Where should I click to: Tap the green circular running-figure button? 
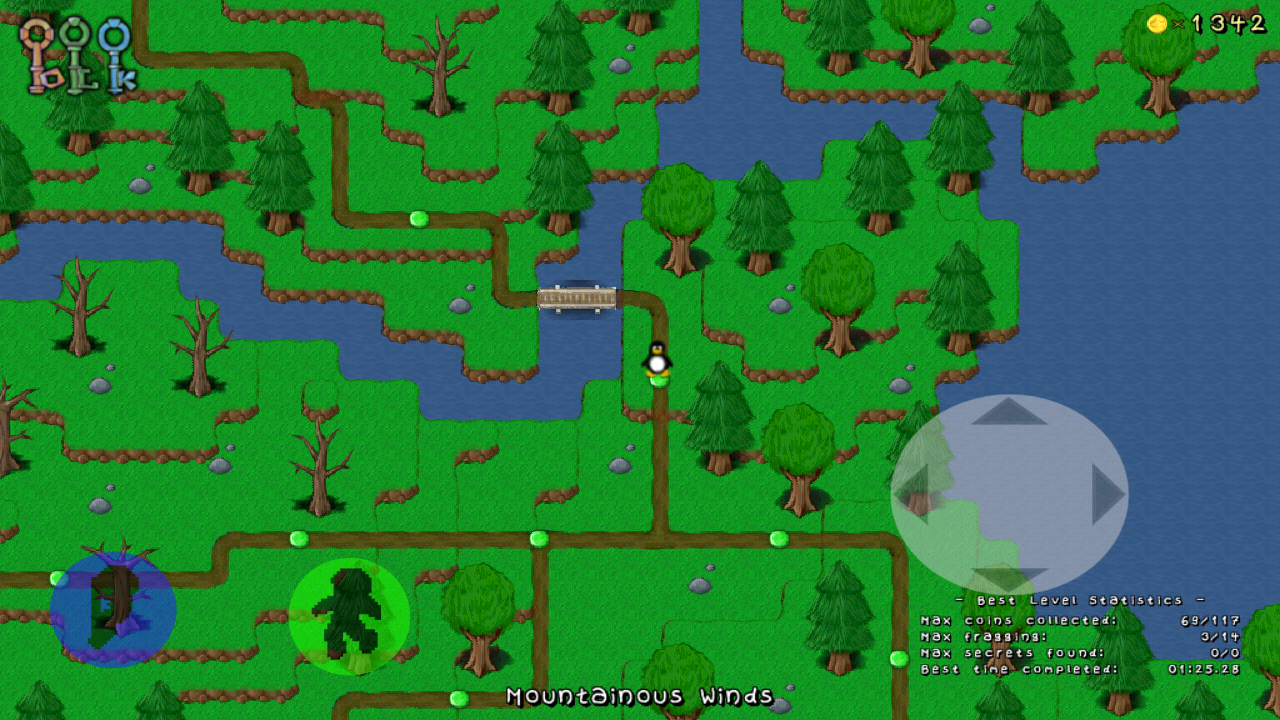coord(349,616)
